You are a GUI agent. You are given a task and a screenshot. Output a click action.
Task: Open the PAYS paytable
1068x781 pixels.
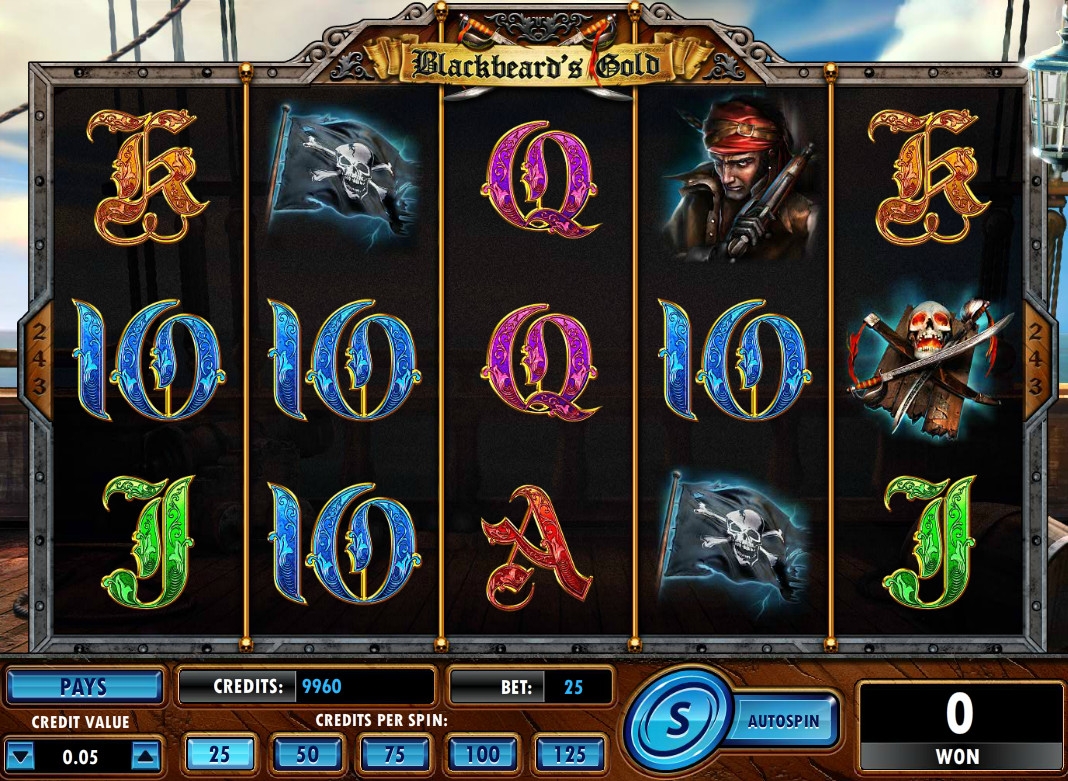tap(84, 688)
